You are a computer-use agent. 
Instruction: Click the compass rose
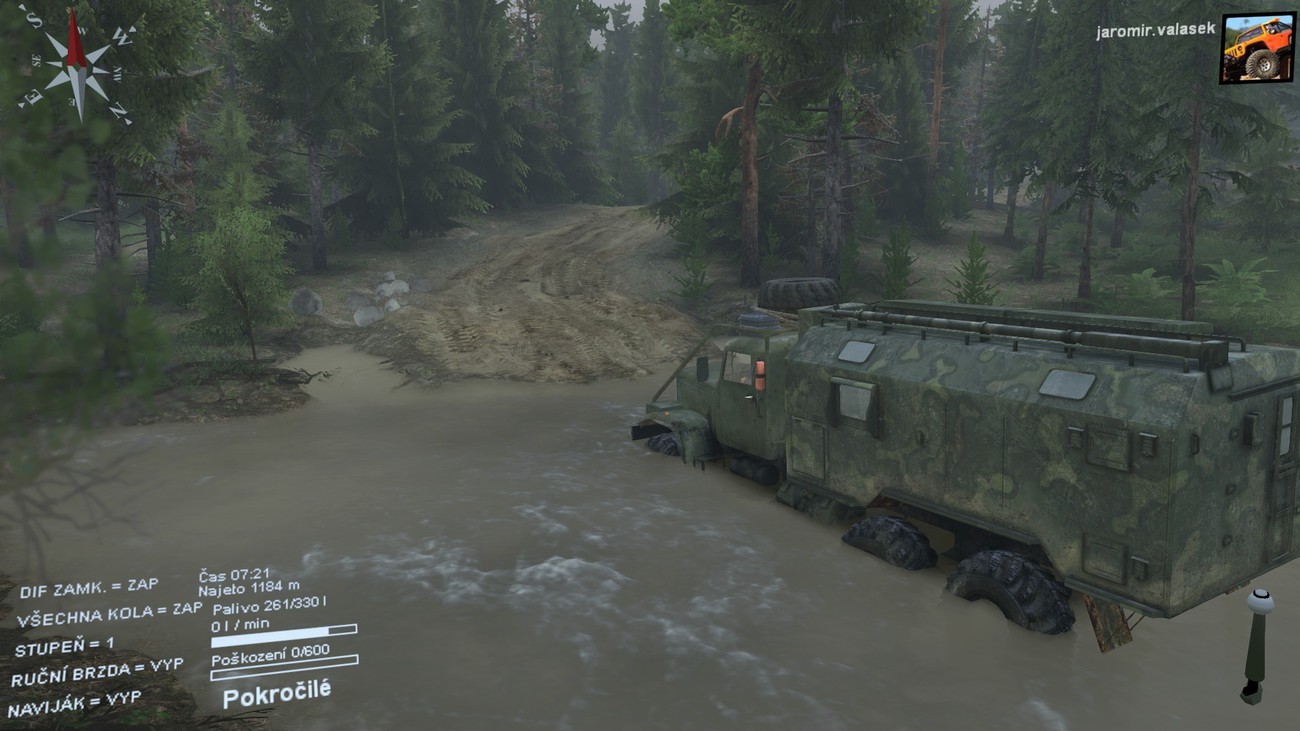[76, 67]
